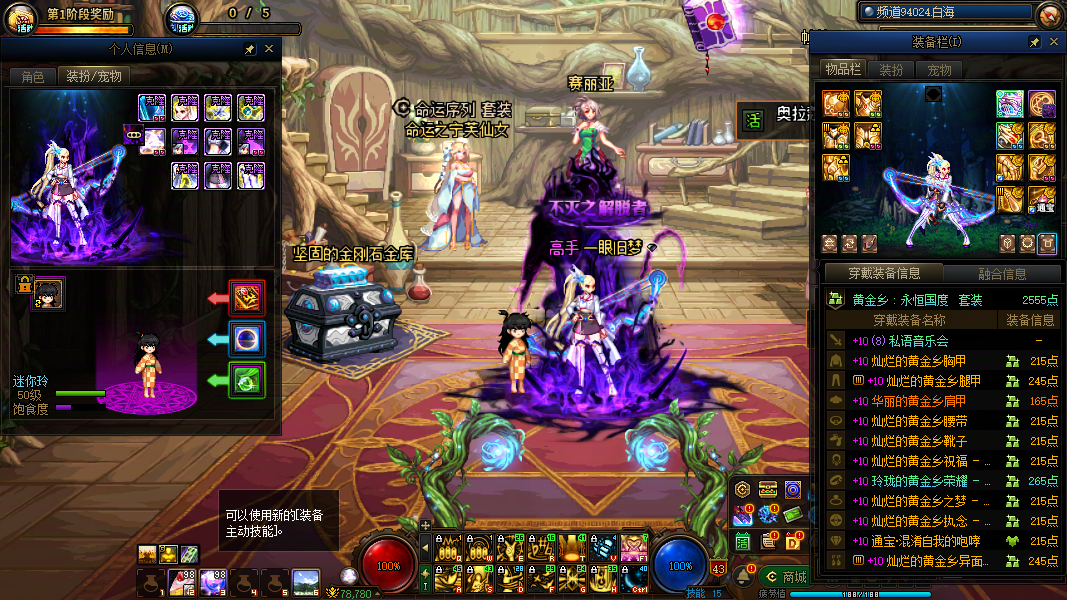Show the 融合信息 fusion info tab
Image resolution: width=1067 pixels, height=600 pixels.
1001,273
